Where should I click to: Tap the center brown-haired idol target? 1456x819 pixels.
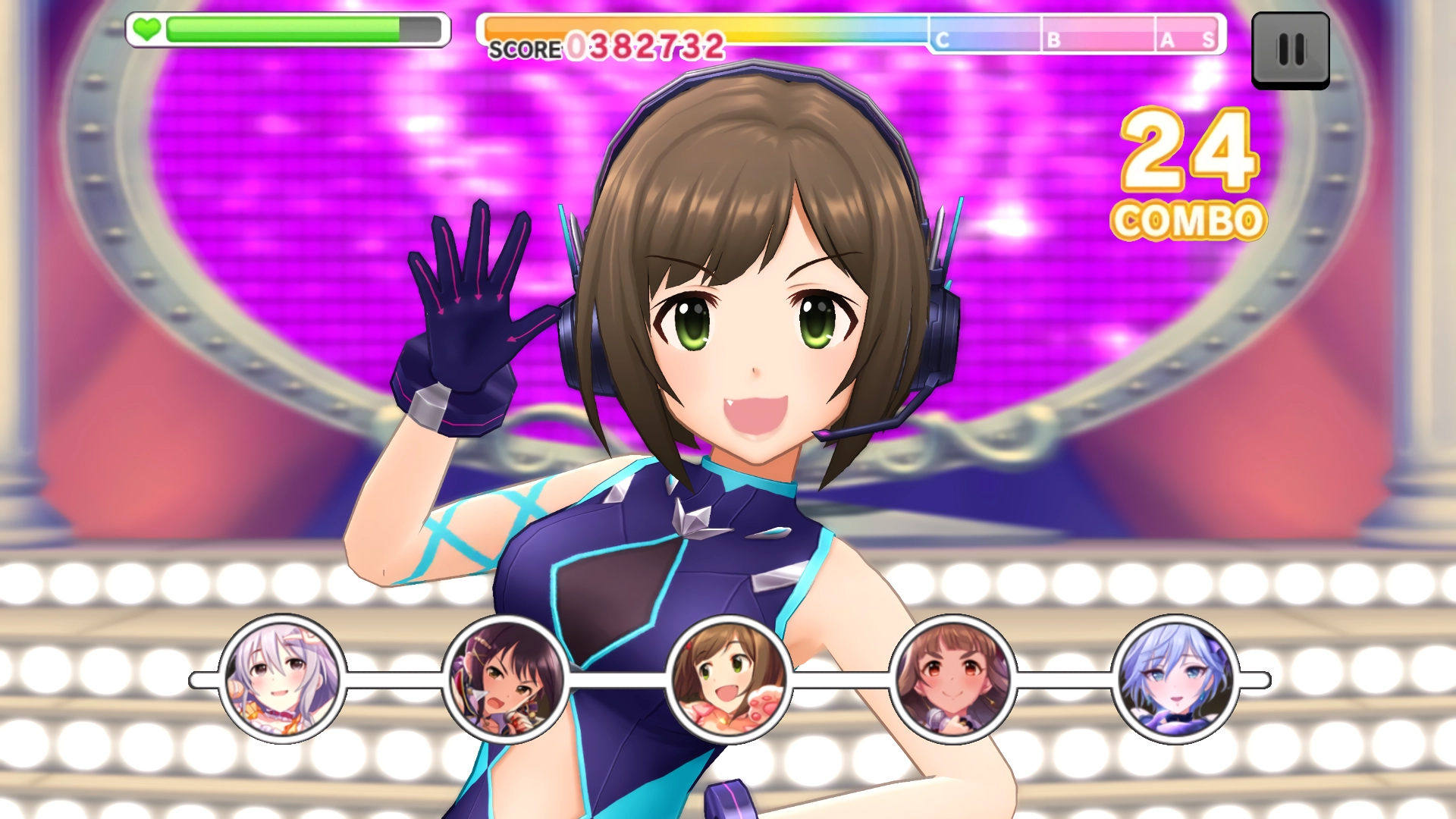728,679
